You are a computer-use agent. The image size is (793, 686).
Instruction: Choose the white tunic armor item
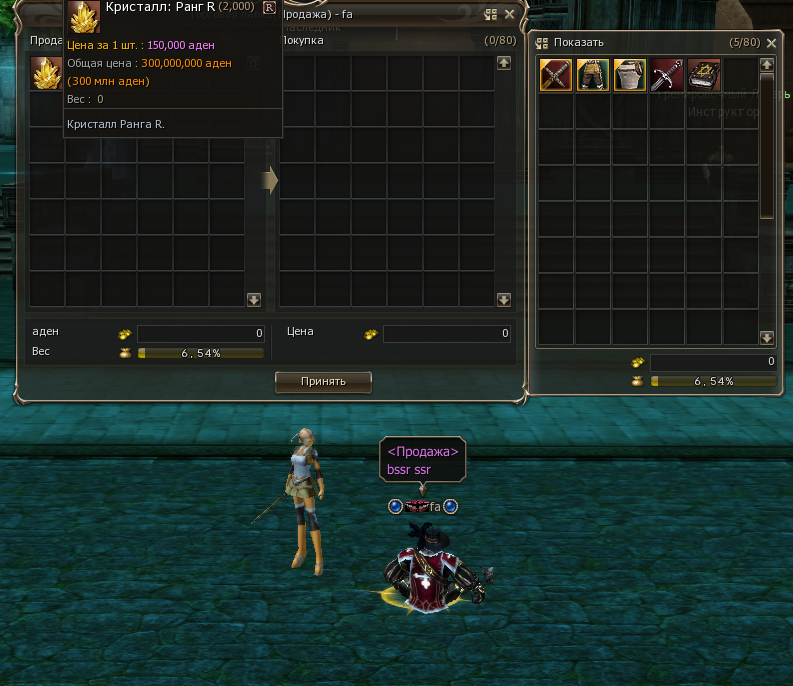click(x=630, y=76)
